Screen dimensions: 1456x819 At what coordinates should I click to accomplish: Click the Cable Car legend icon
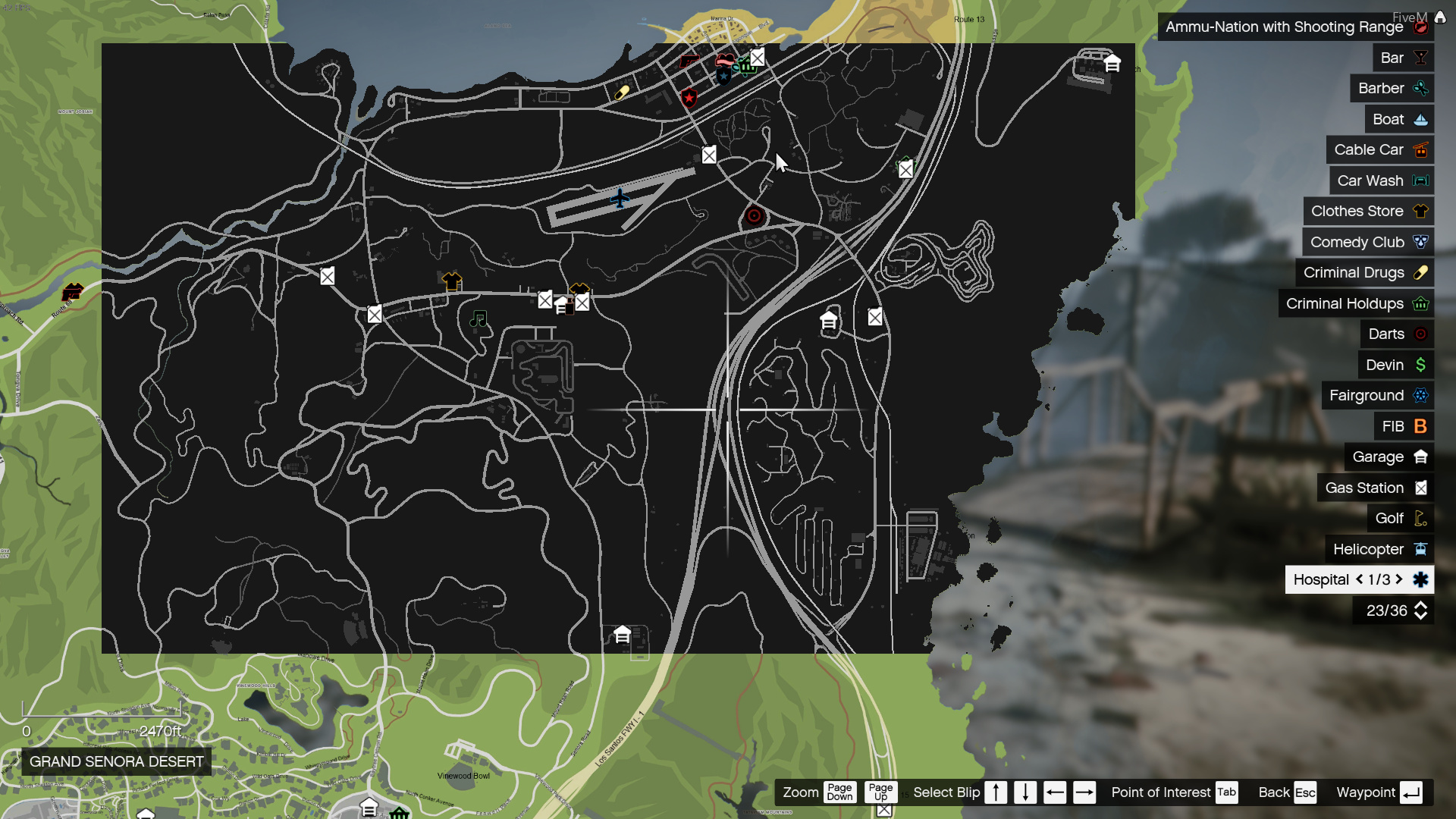coord(1420,149)
